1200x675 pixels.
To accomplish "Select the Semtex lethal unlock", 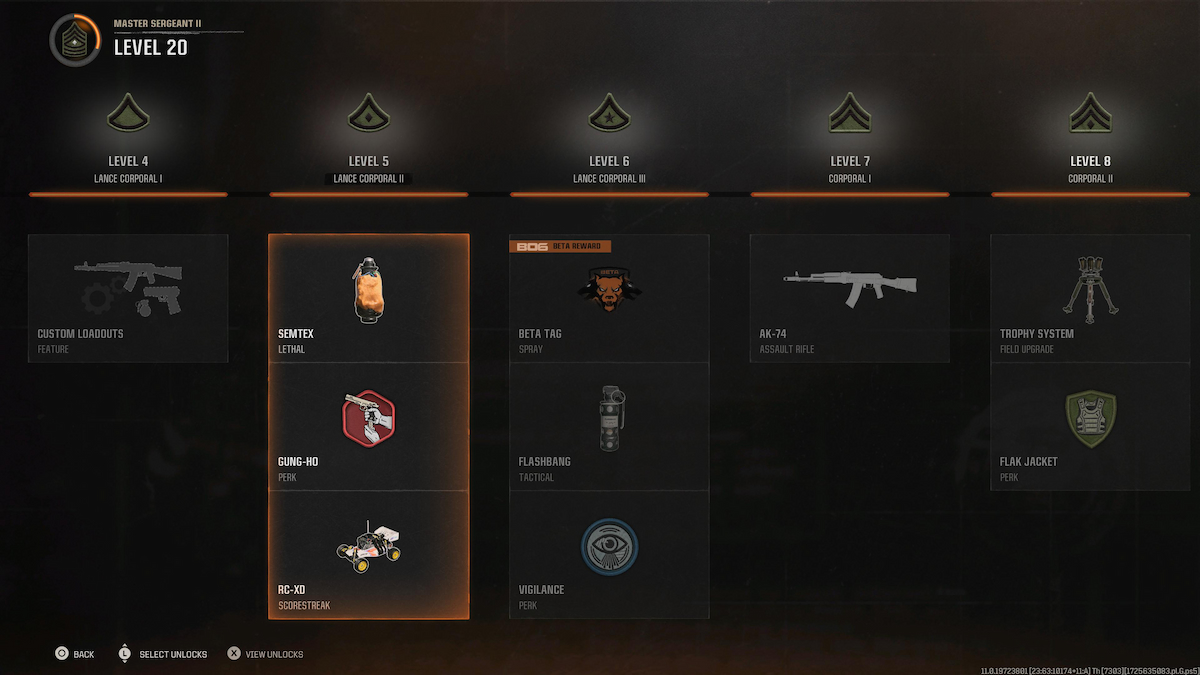I will (x=368, y=298).
